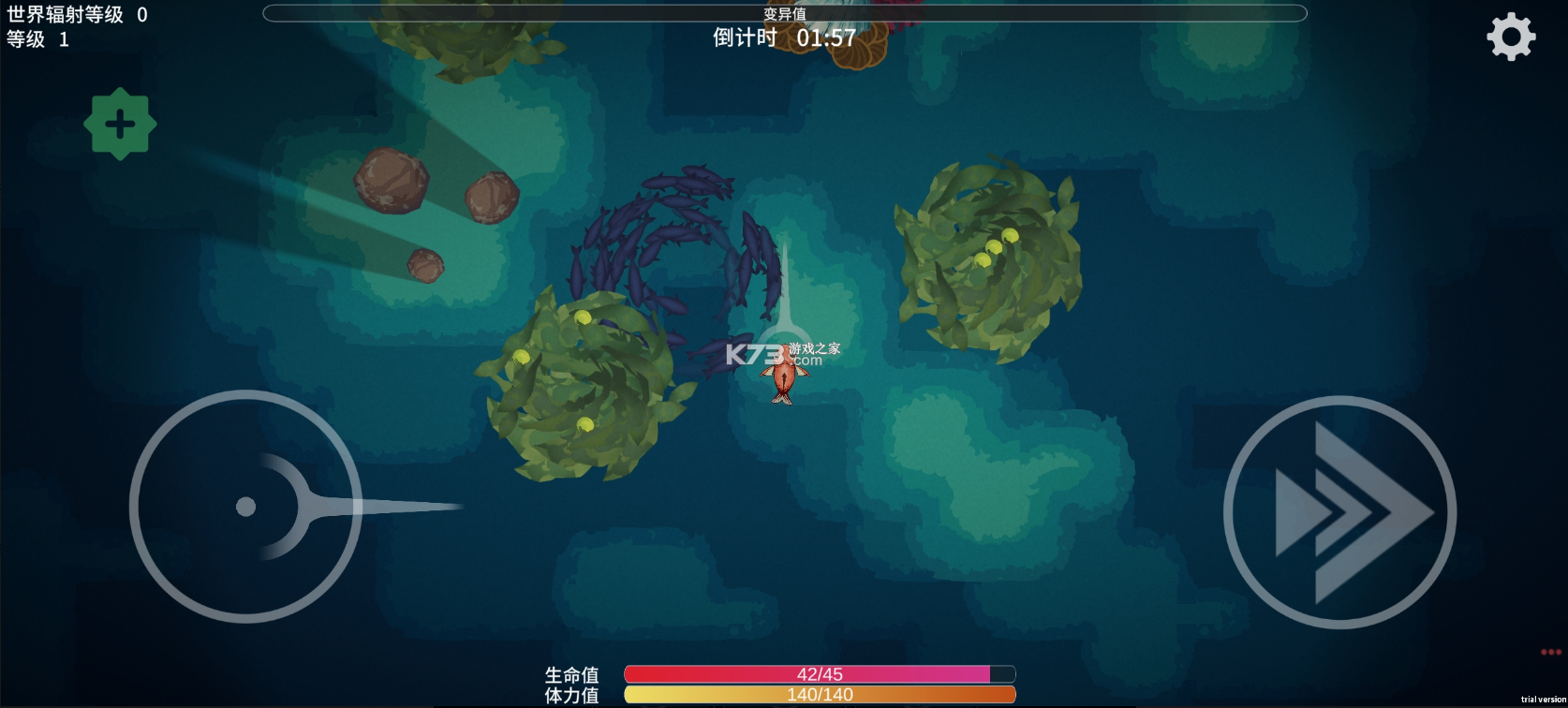Tap the virtual joystick on the left
Viewport: 1568px width, 708px height.
click(x=248, y=506)
